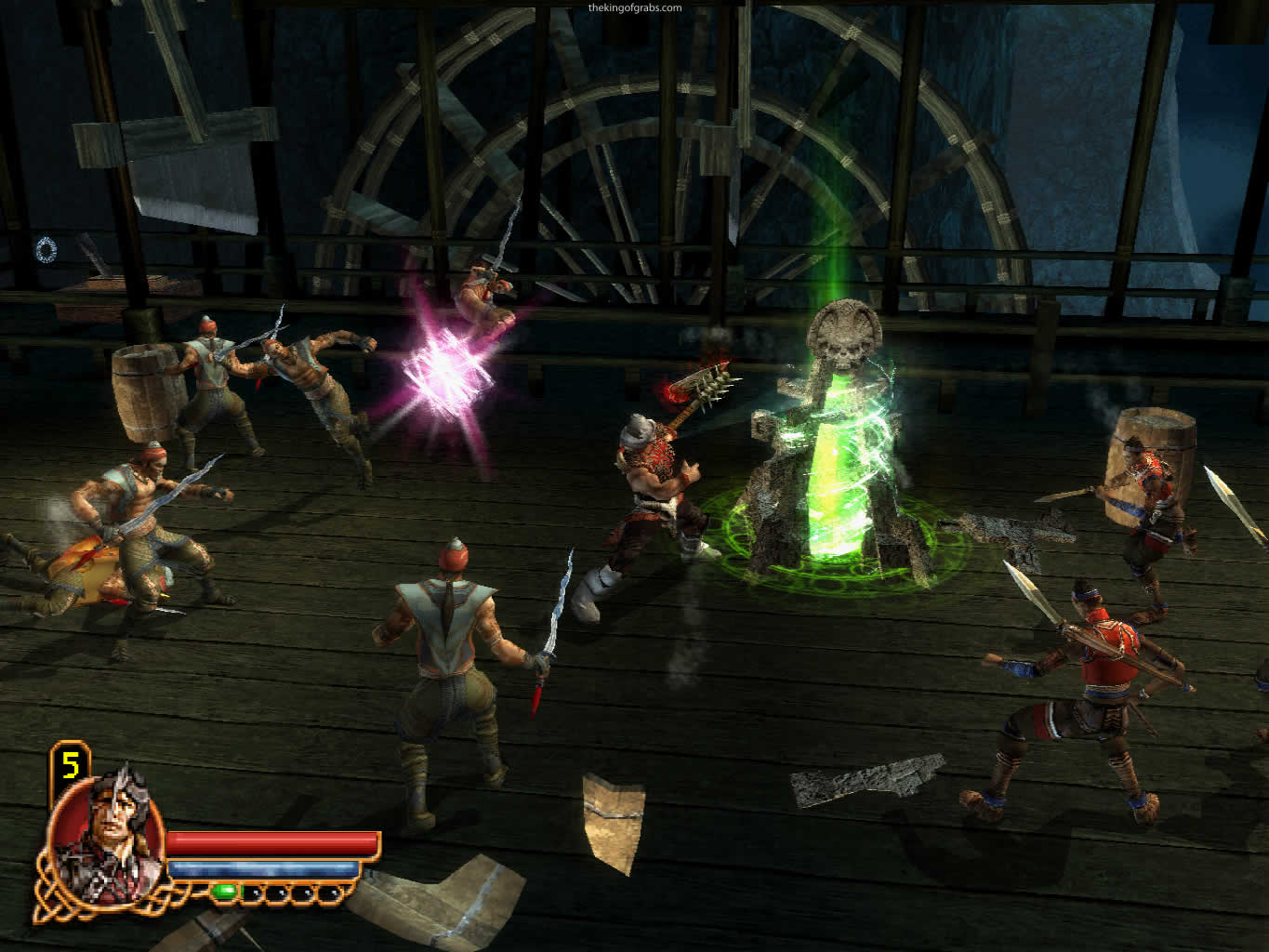Click the hero portrait in the HUD
The height and width of the screenshot is (952, 1269).
[104, 833]
